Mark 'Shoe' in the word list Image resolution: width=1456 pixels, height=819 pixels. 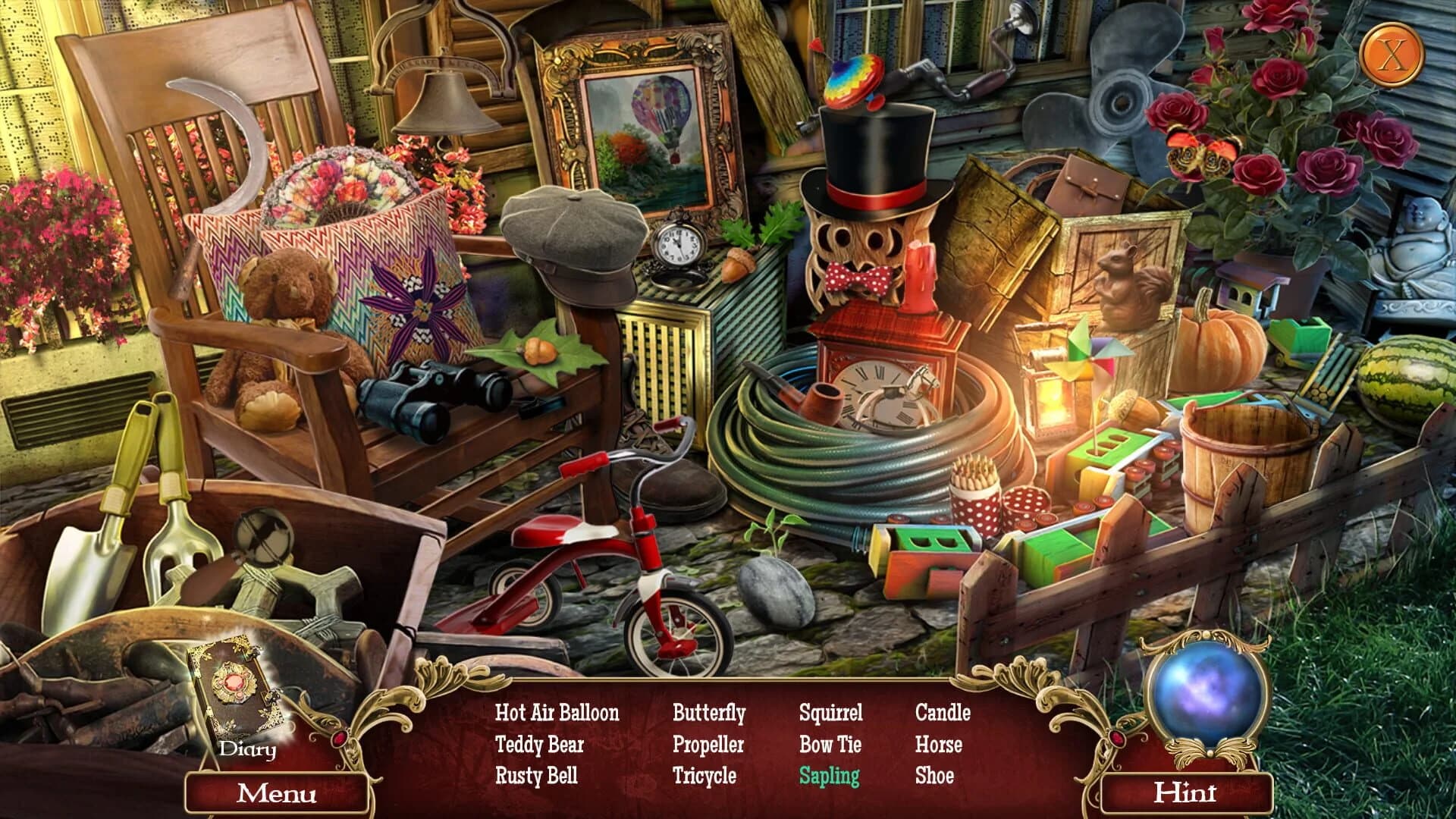point(934,776)
